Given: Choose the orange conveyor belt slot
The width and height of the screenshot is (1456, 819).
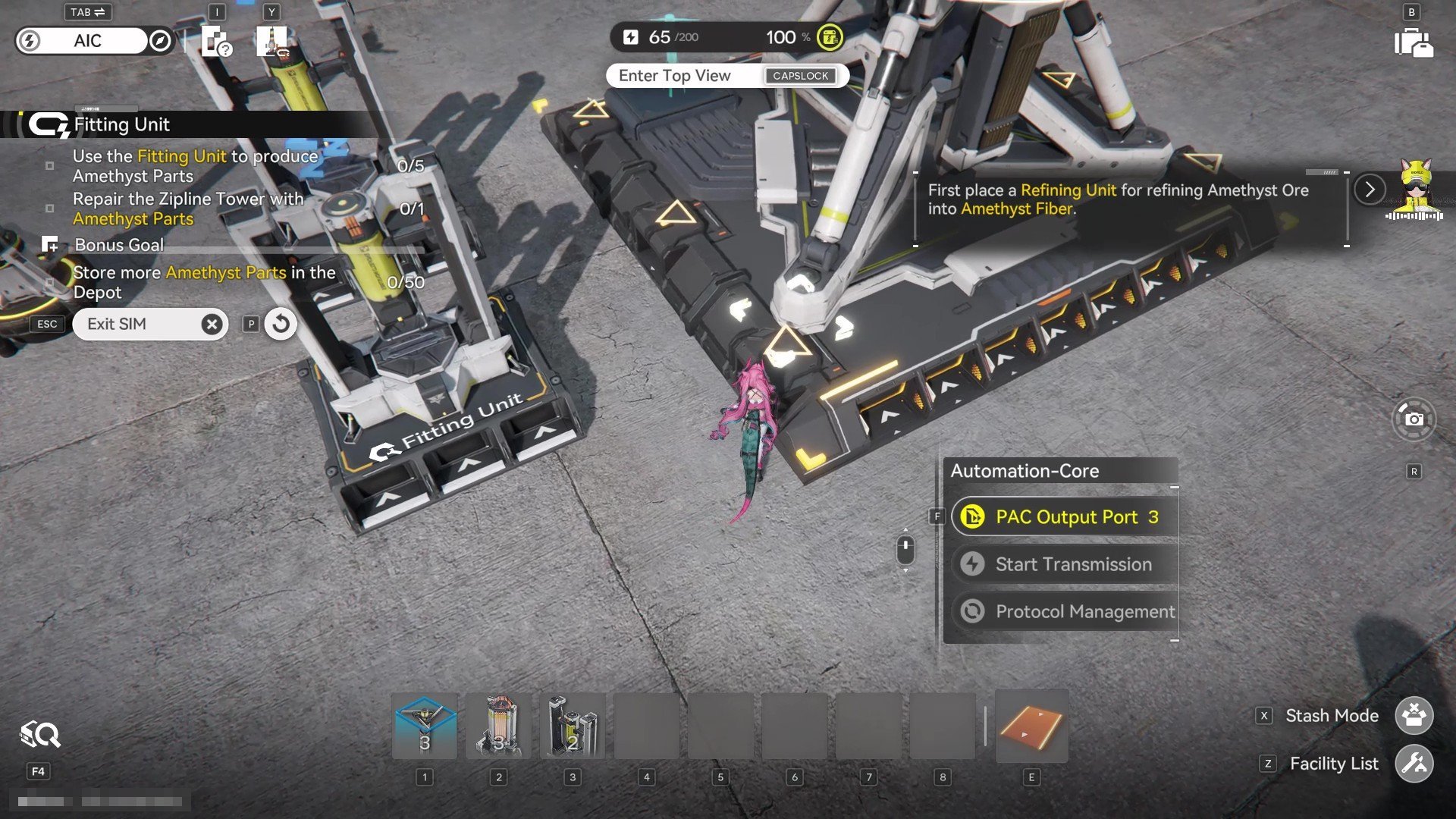Looking at the screenshot, I should (1031, 726).
